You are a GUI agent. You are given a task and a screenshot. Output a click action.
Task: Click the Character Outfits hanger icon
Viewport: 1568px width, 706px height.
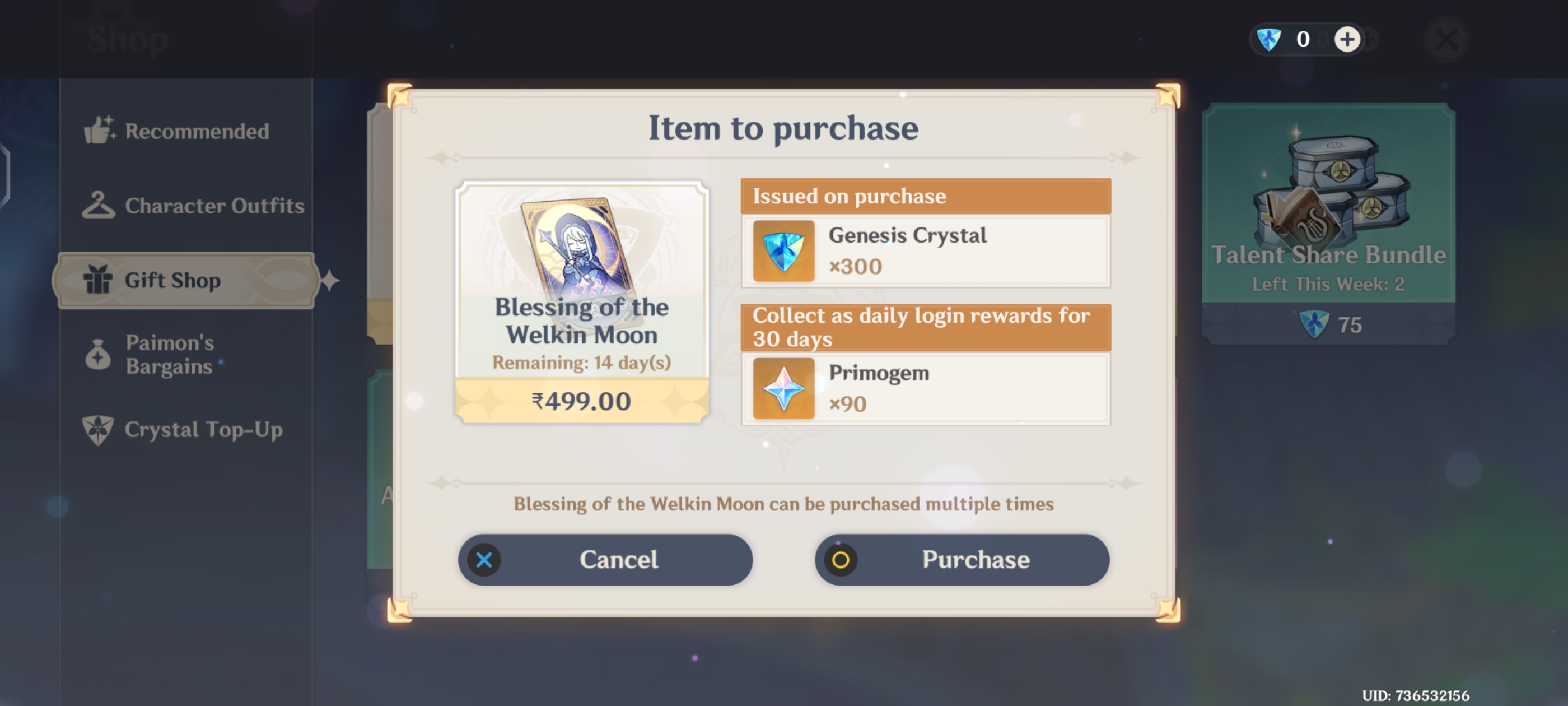(x=99, y=206)
